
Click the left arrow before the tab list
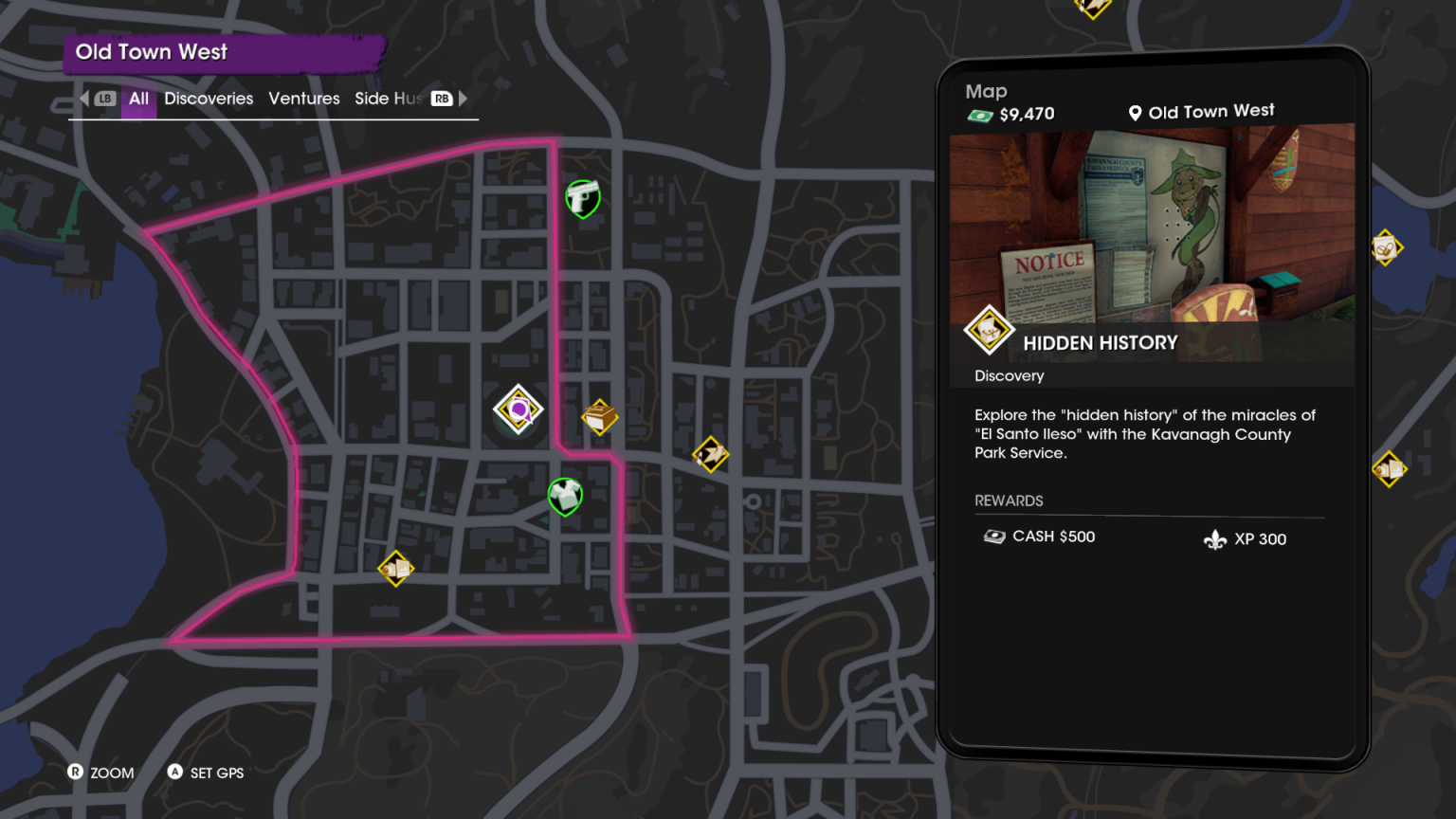[83, 98]
